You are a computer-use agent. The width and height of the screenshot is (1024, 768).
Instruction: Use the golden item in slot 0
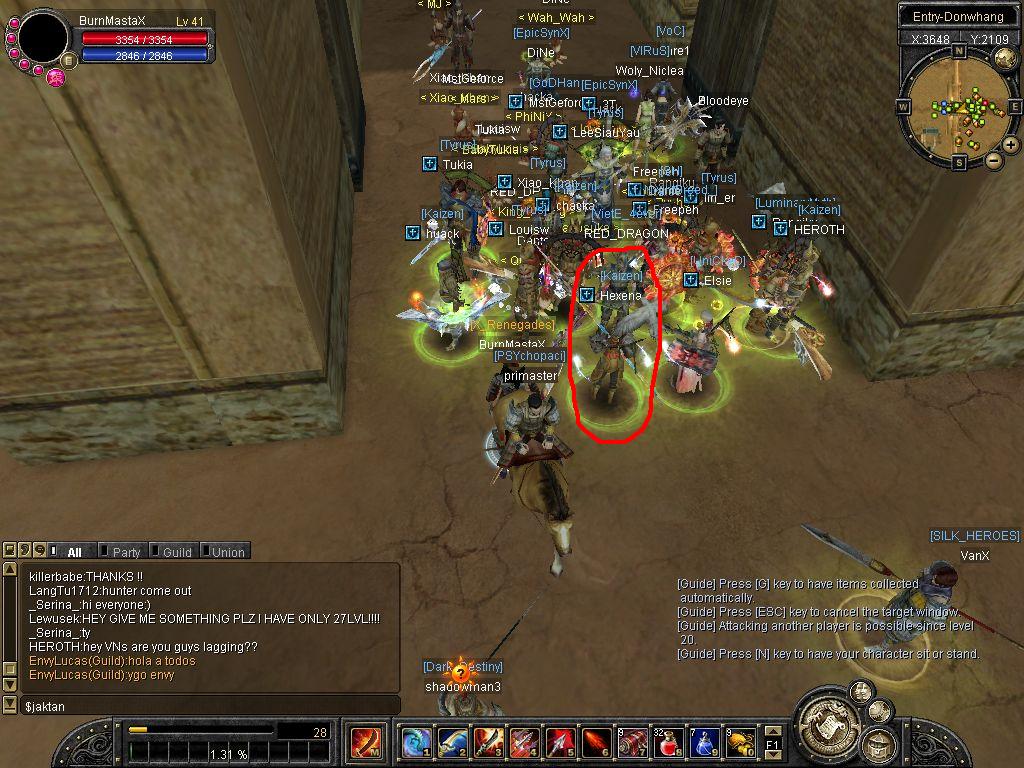[x=740, y=743]
